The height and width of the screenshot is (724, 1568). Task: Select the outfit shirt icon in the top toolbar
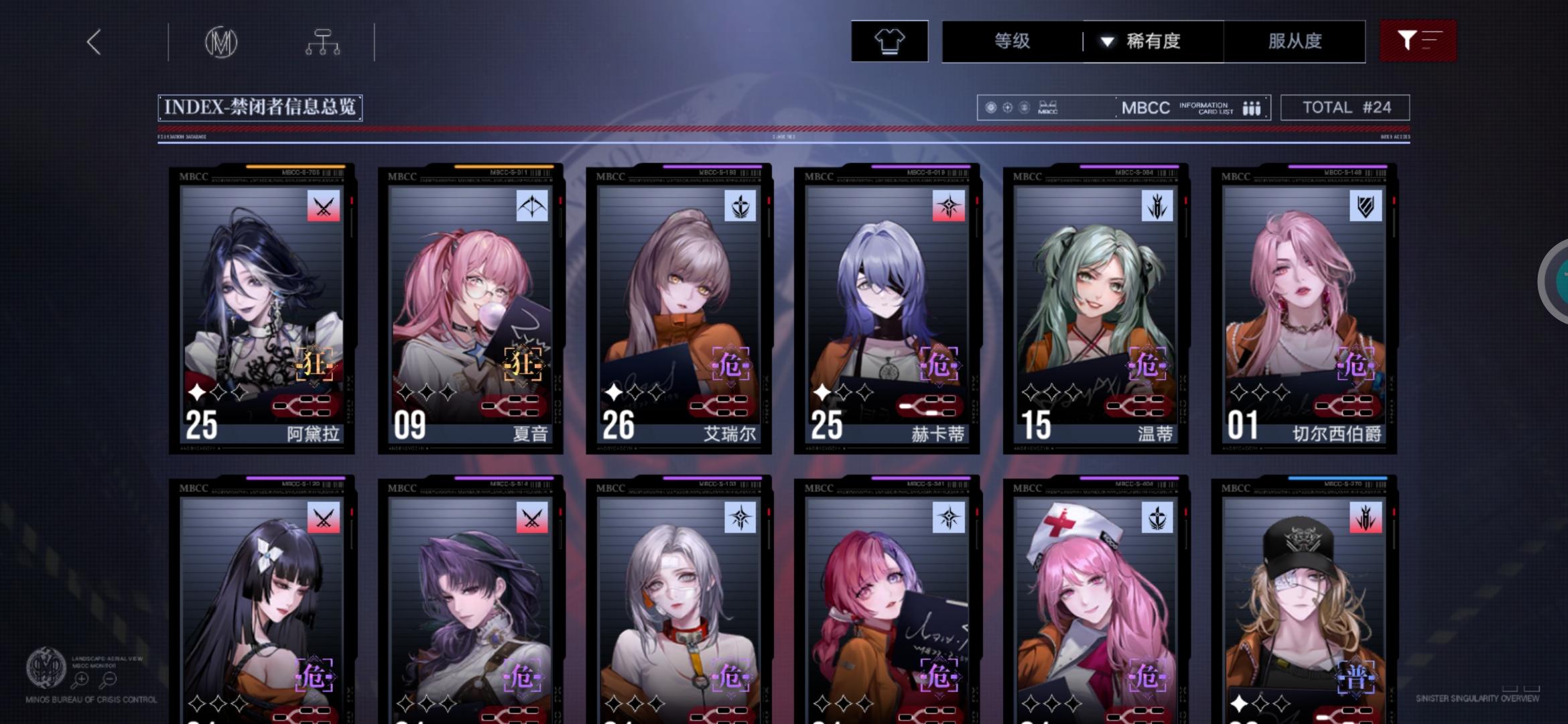[889, 41]
